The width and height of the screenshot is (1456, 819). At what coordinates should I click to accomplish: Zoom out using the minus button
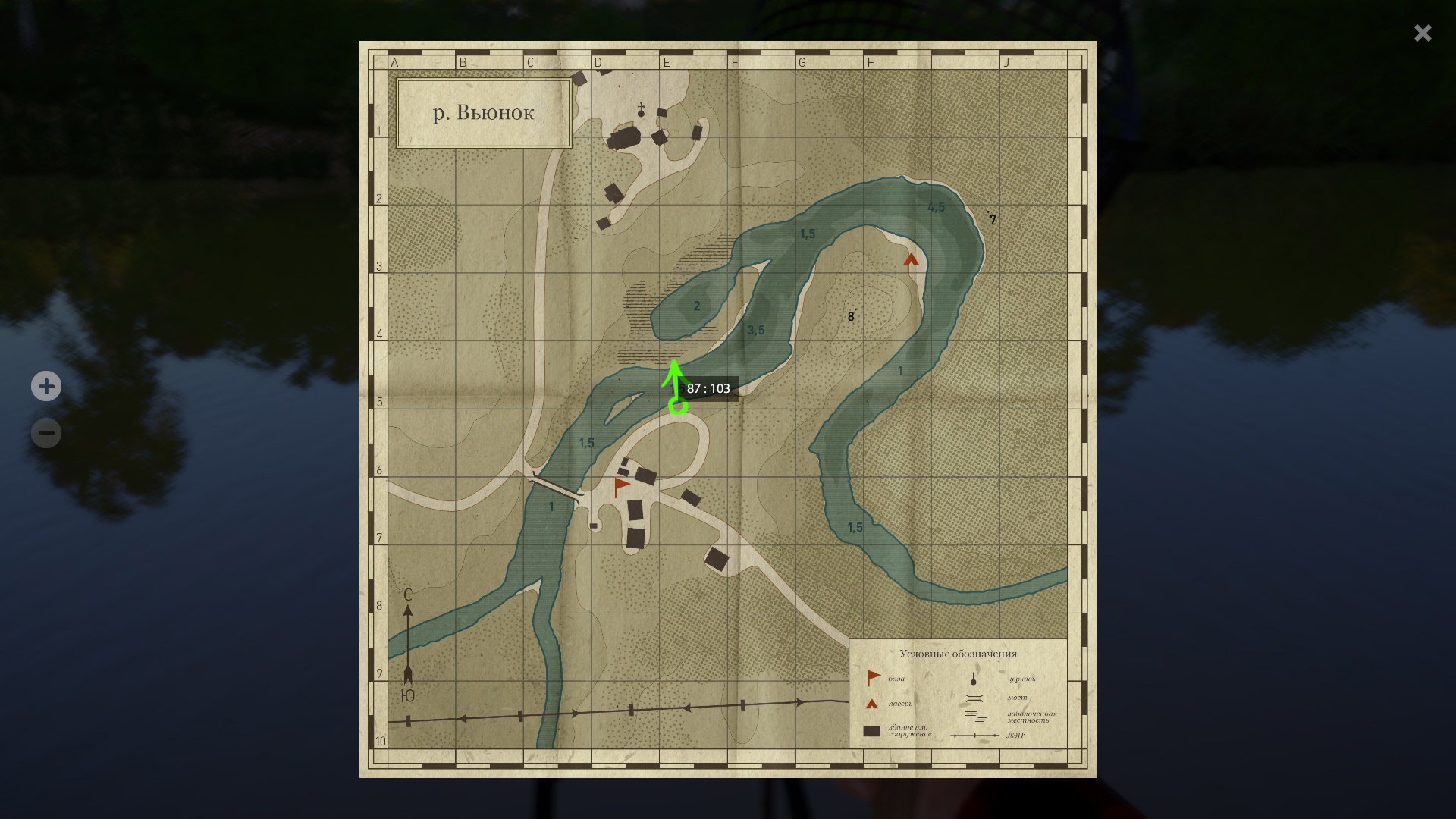[46, 433]
